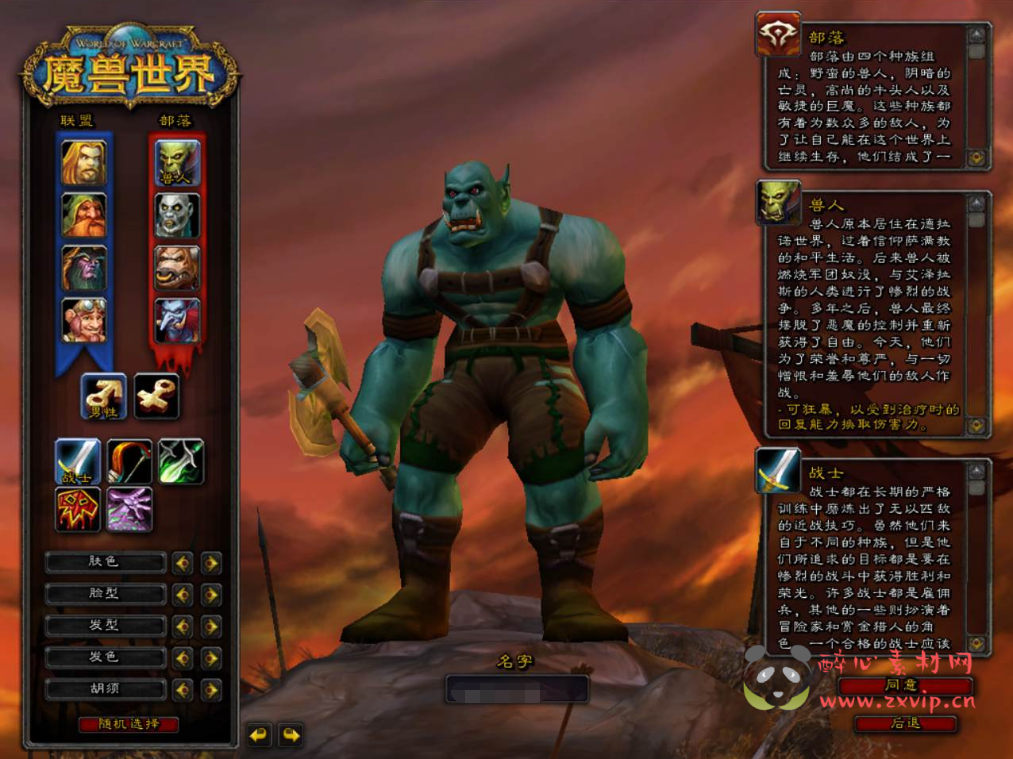Switch gender to female

(157, 396)
